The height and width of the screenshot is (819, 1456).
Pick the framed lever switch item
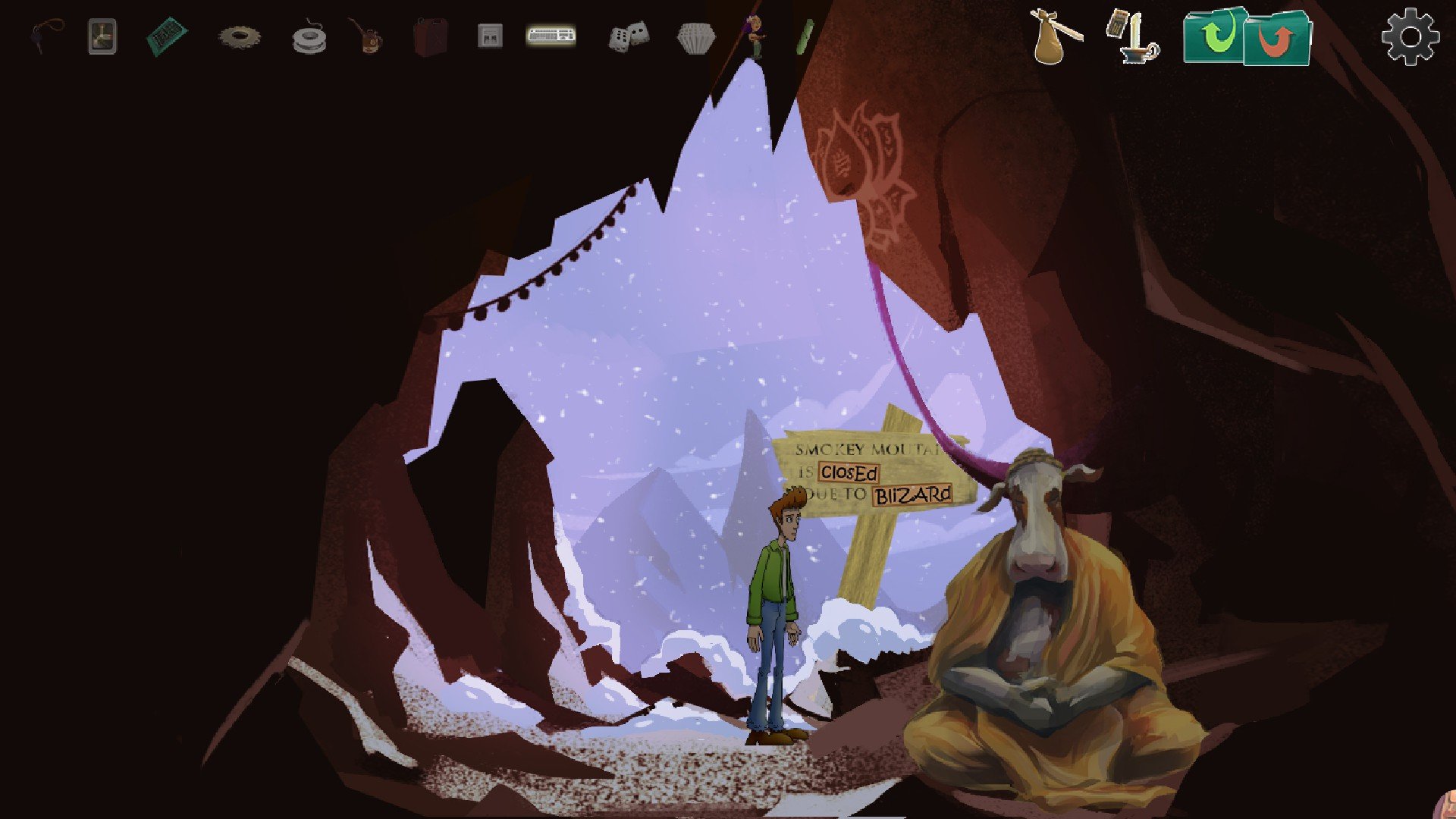[x=102, y=36]
